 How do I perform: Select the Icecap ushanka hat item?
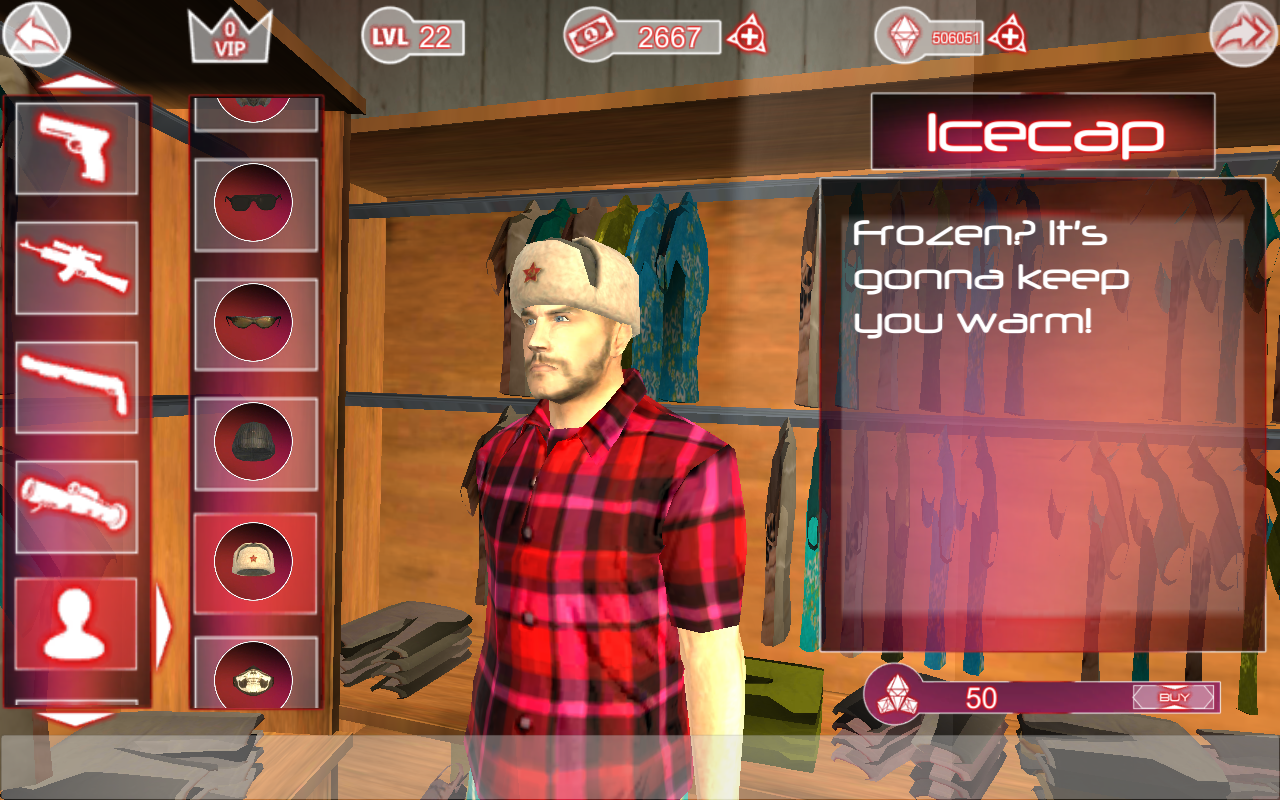point(254,561)
